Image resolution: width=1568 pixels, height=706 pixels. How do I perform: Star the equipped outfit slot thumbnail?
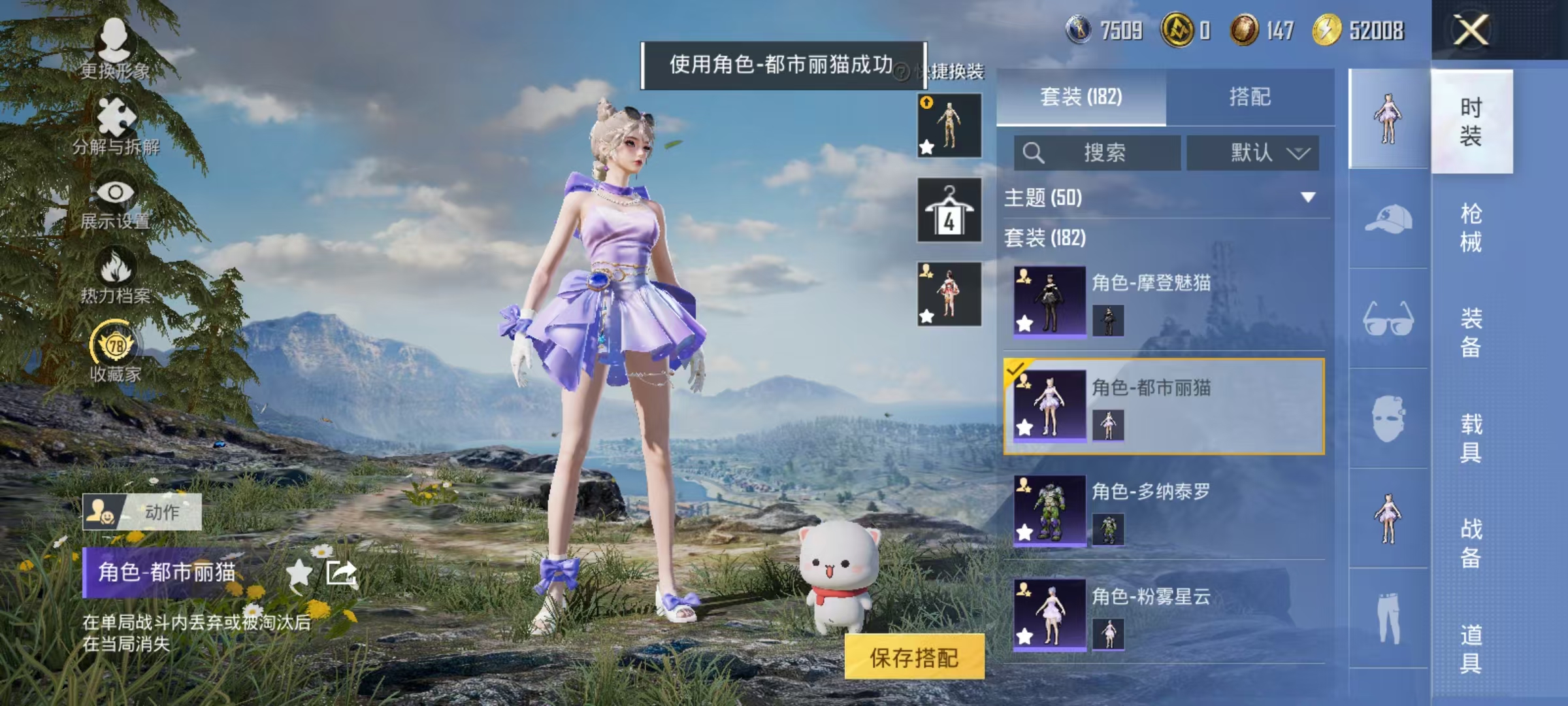pyautogui.click(x=926, y=316)
